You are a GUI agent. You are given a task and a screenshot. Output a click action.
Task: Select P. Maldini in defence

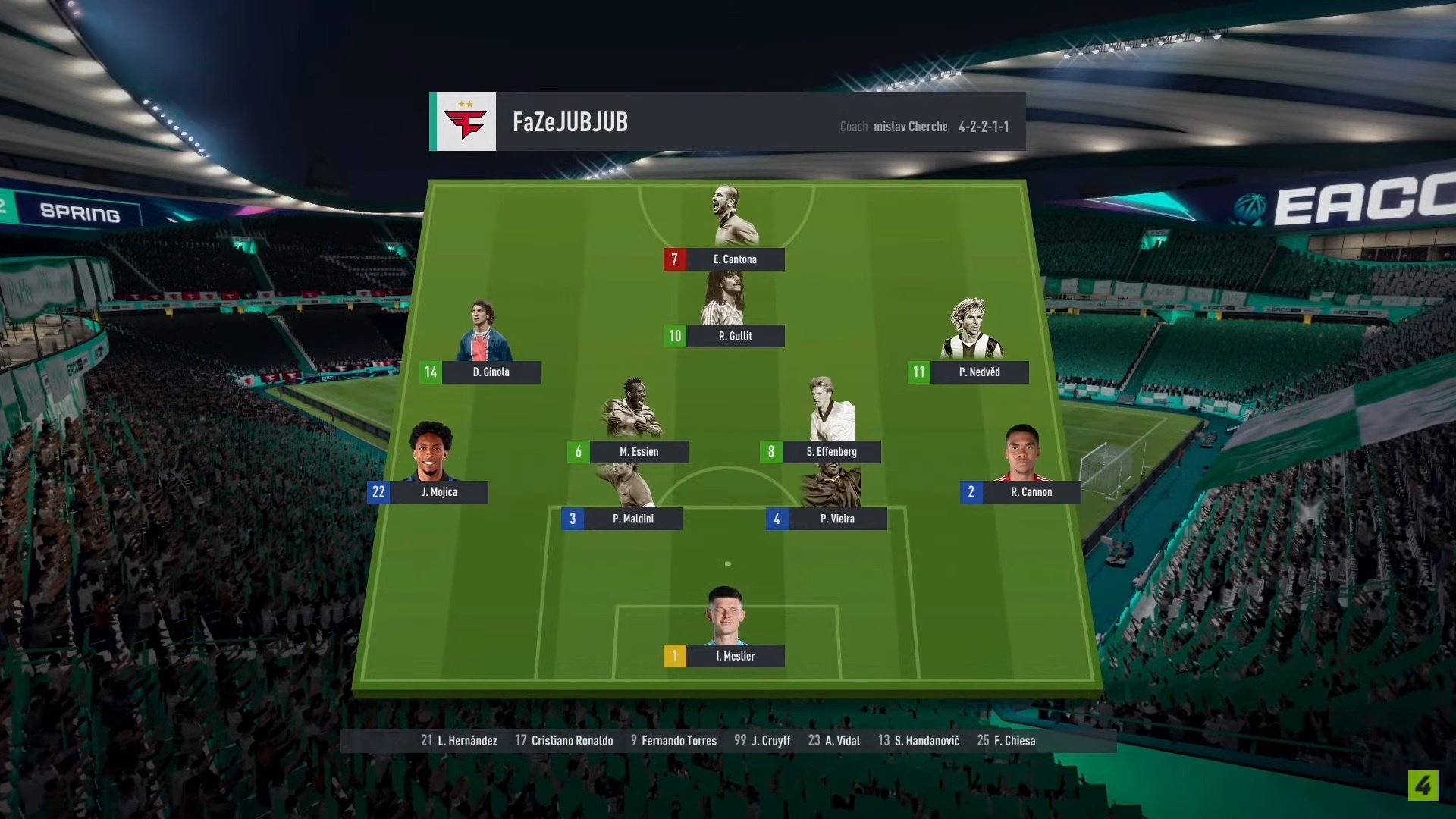point(632,519)
